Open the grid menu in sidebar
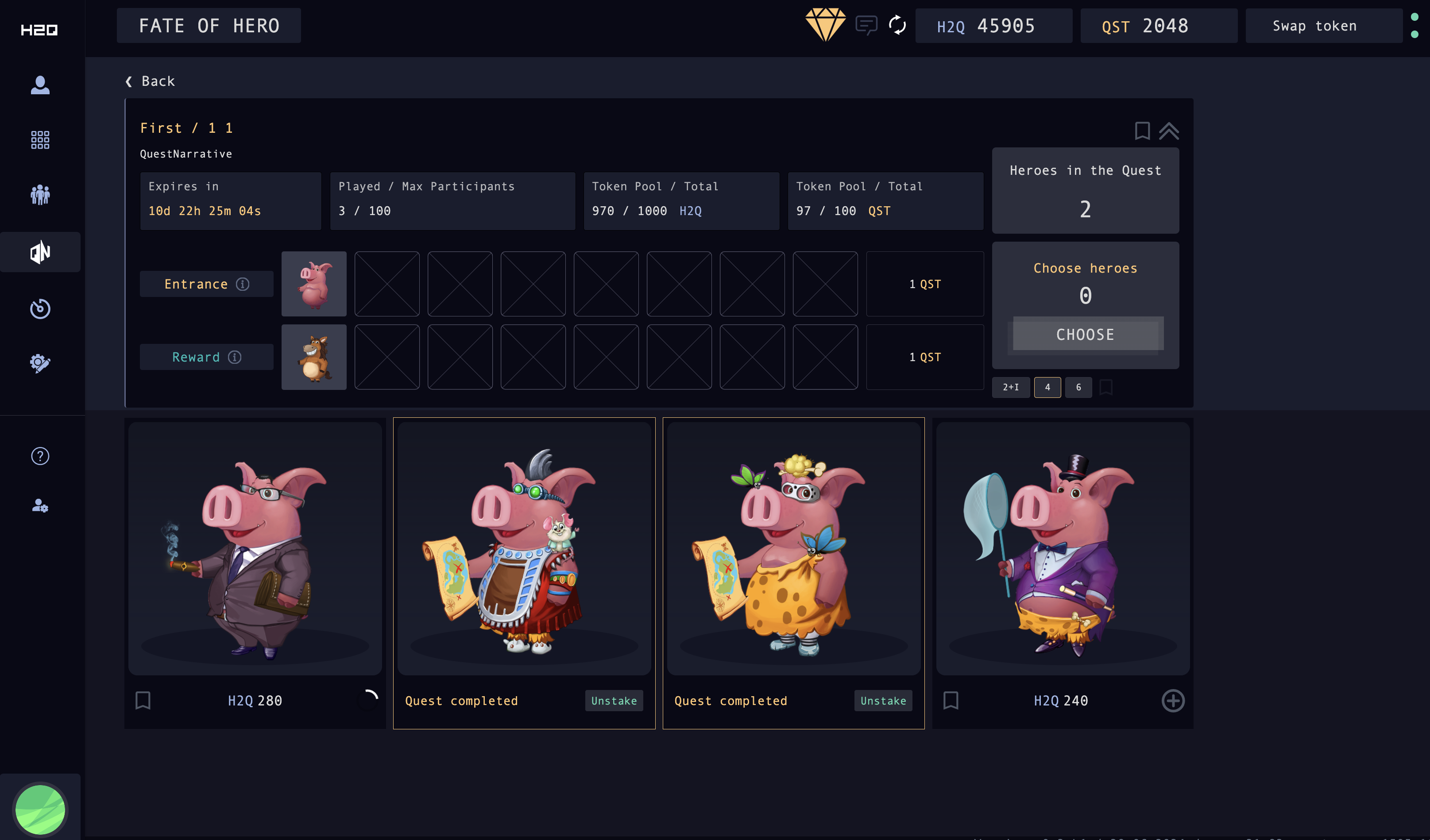Screen dimensions: 1430x840 [x=40, y=139]
